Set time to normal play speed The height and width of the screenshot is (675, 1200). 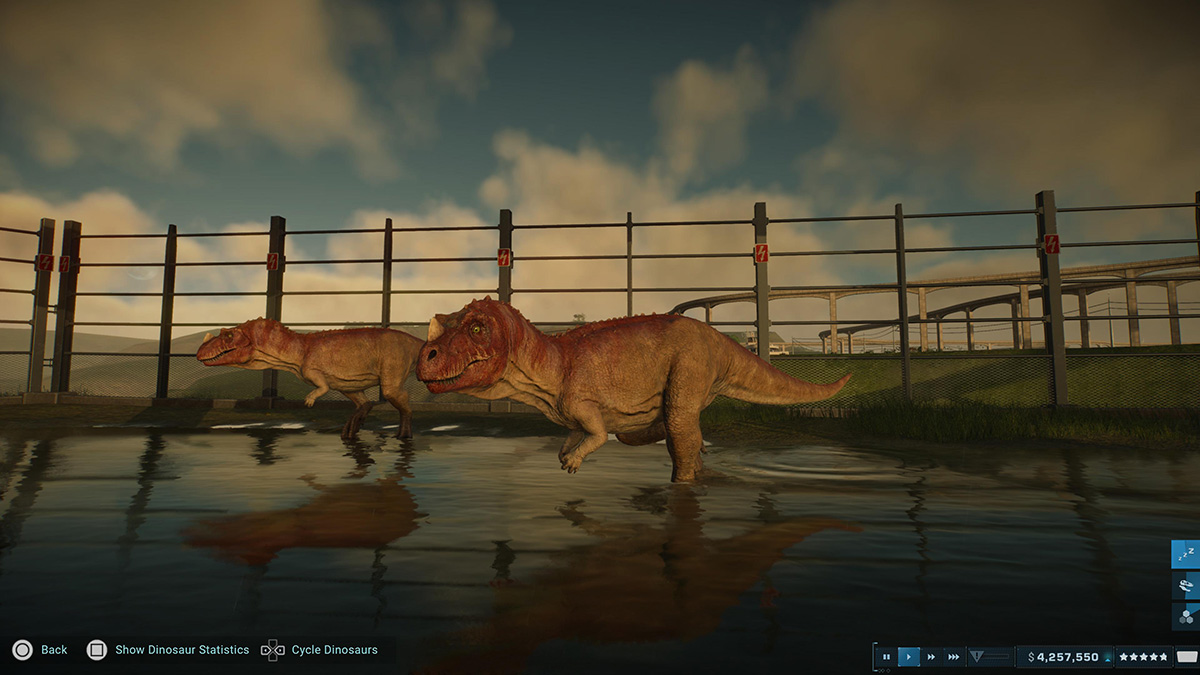point(908,657)
